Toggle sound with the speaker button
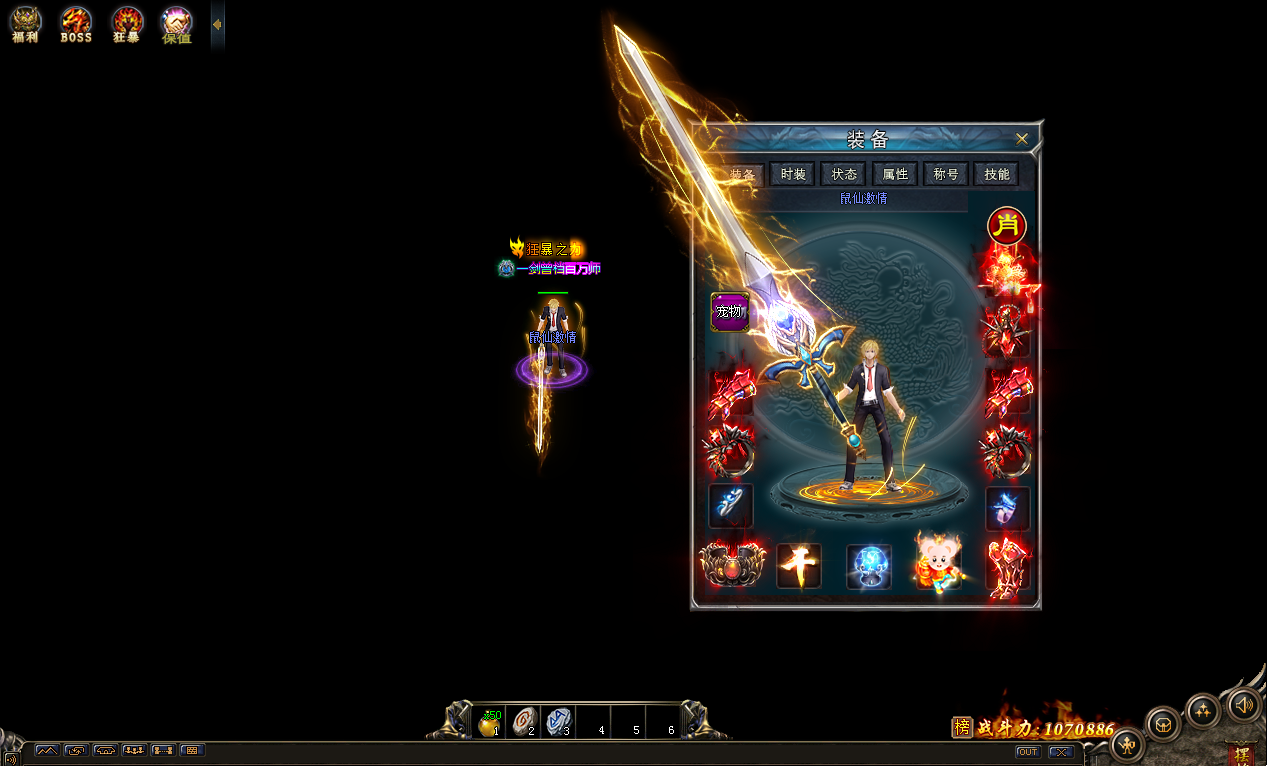 1244,705
